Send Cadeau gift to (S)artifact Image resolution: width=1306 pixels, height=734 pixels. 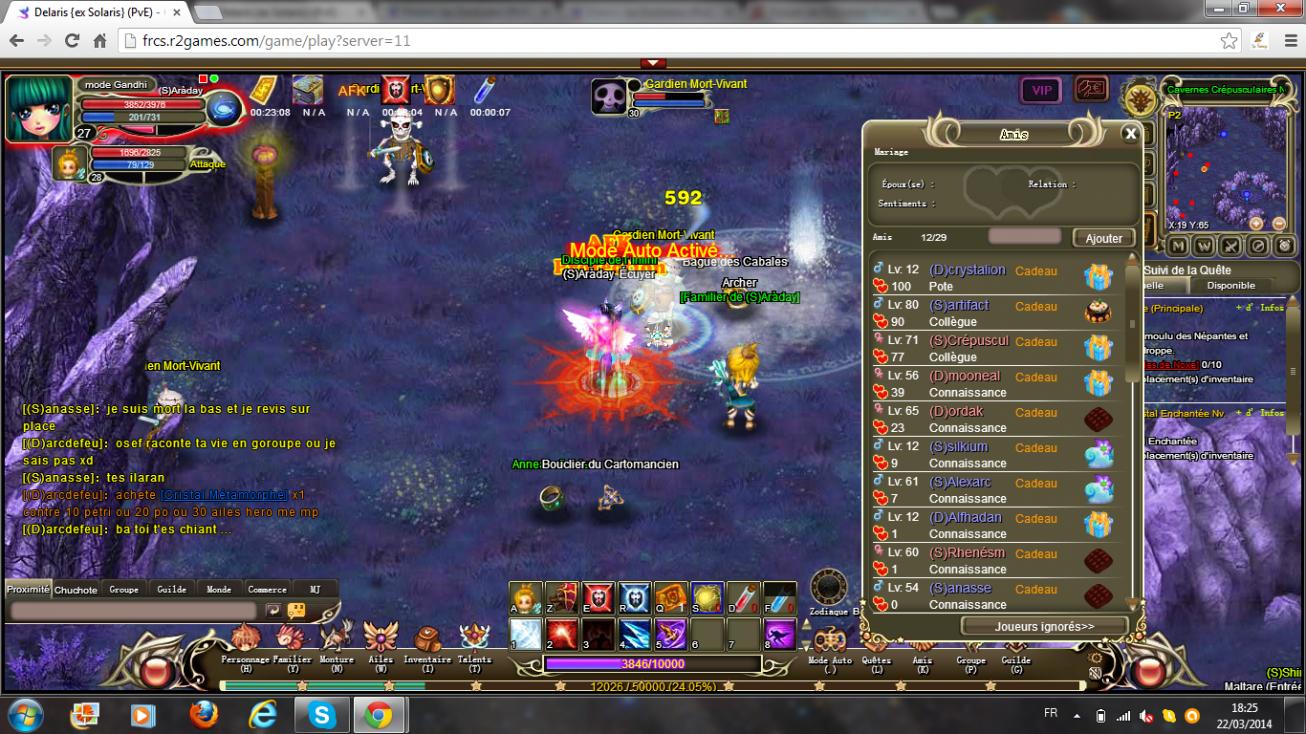[x=1036, y=306]
